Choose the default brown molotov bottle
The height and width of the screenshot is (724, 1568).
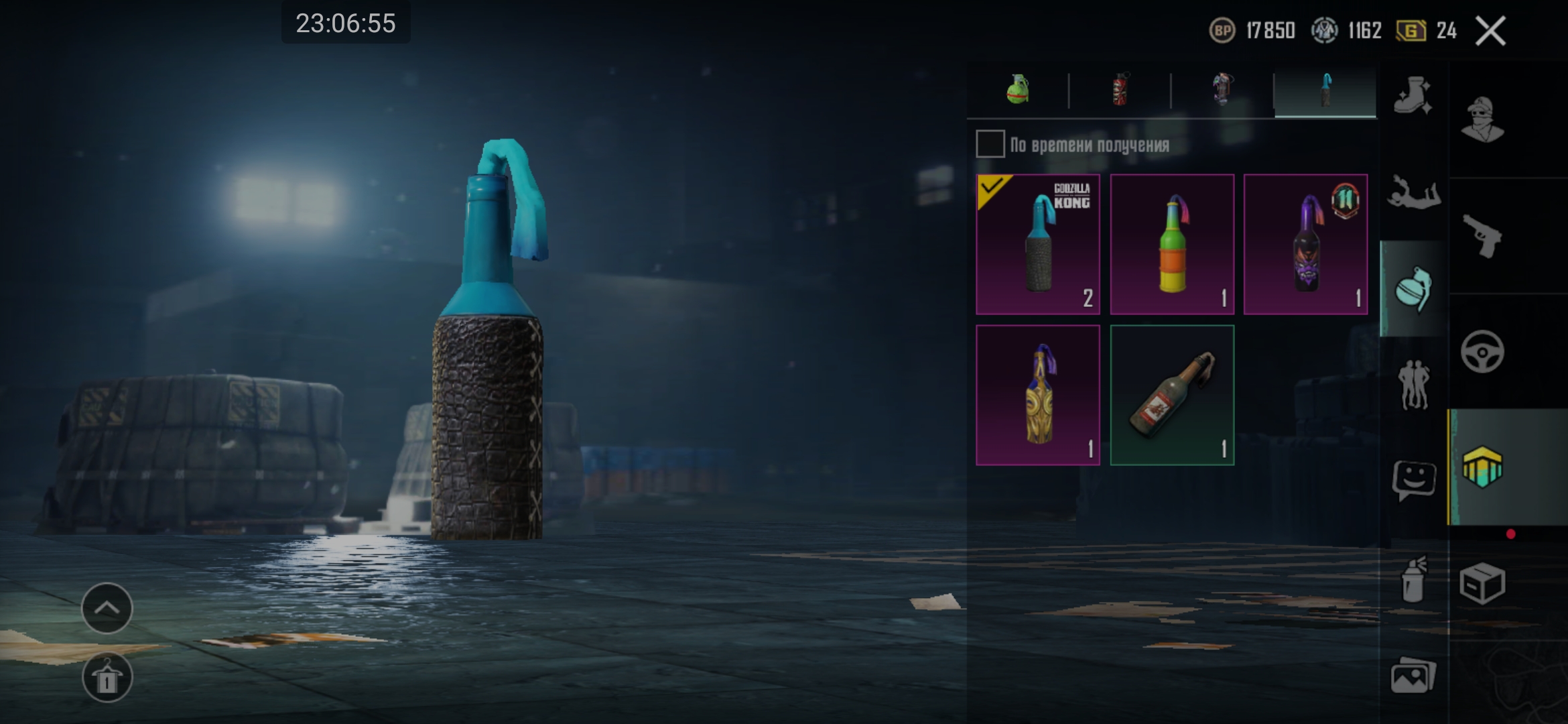[1172, 396]
